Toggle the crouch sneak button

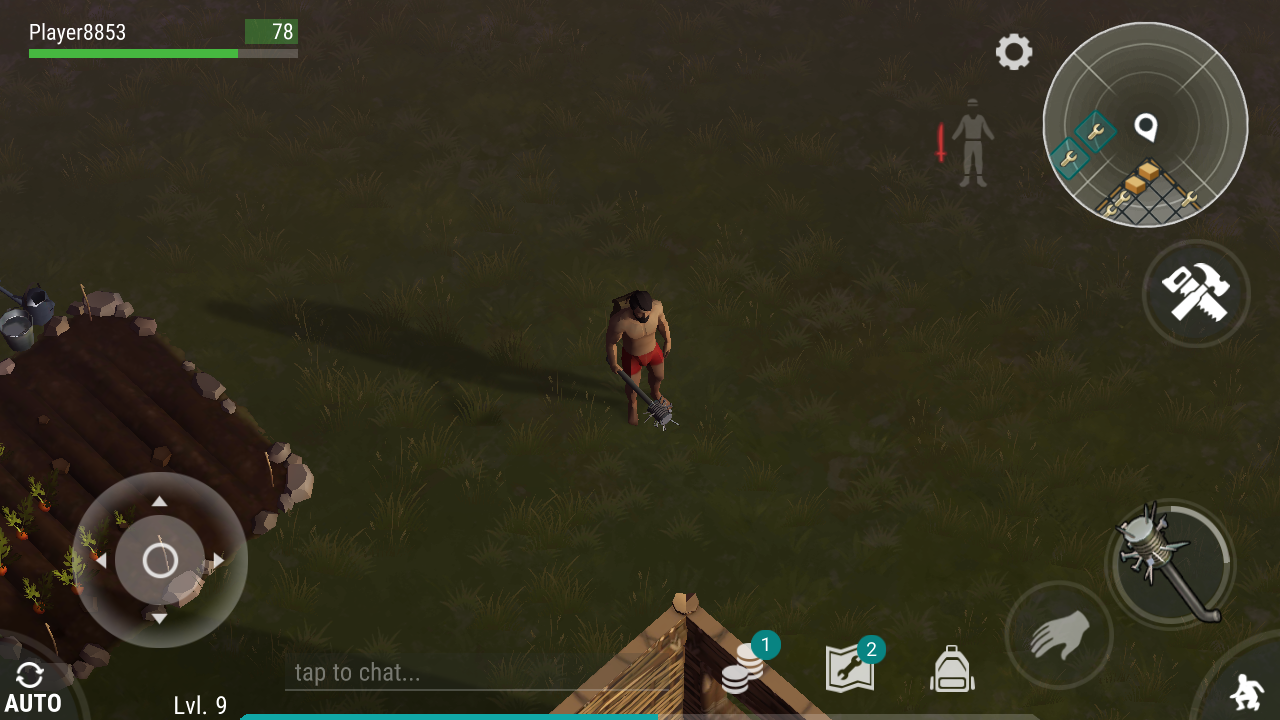coord(1245,690)
